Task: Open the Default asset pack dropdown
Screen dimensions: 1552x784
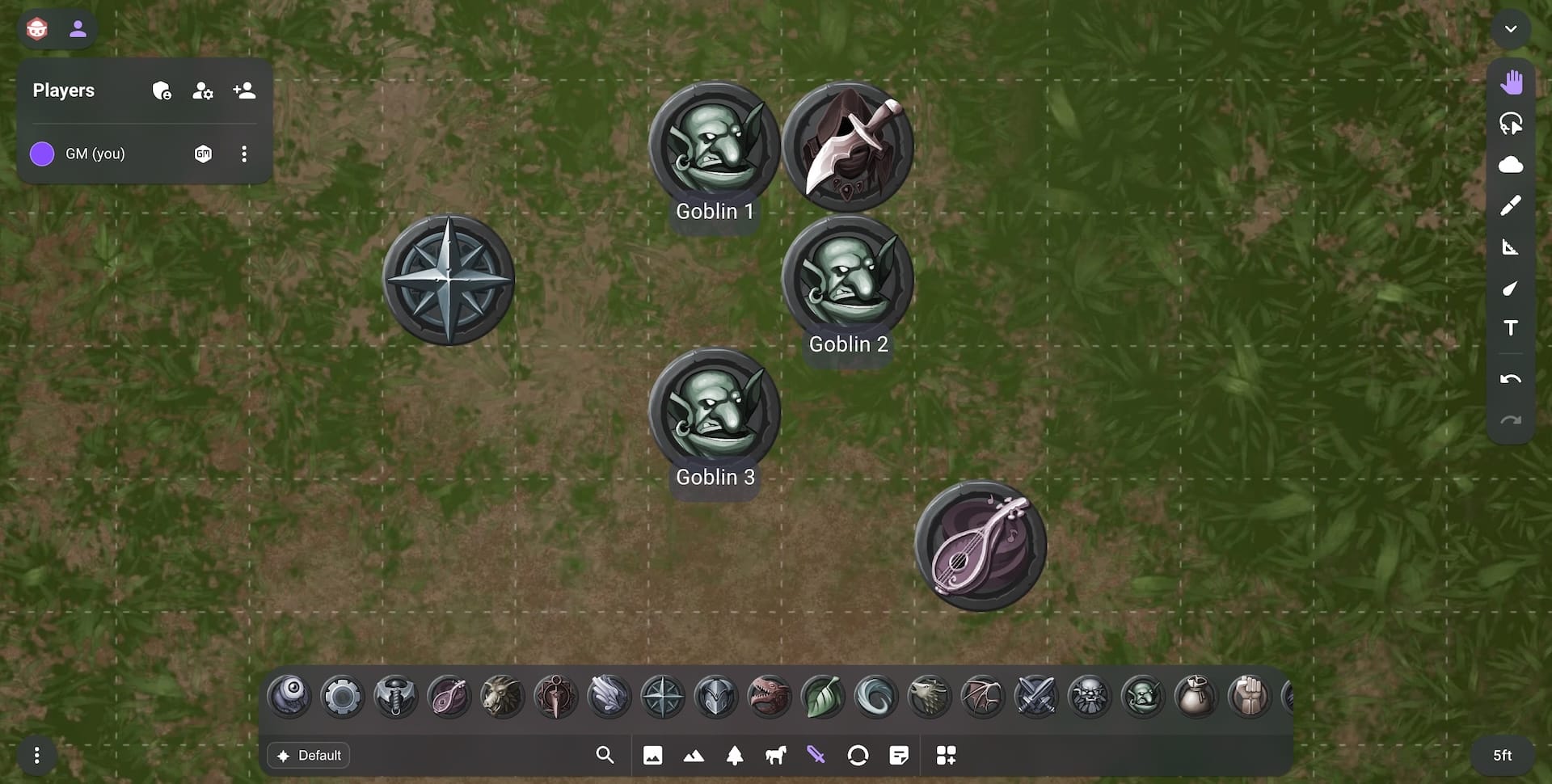Action: [309, 755]
